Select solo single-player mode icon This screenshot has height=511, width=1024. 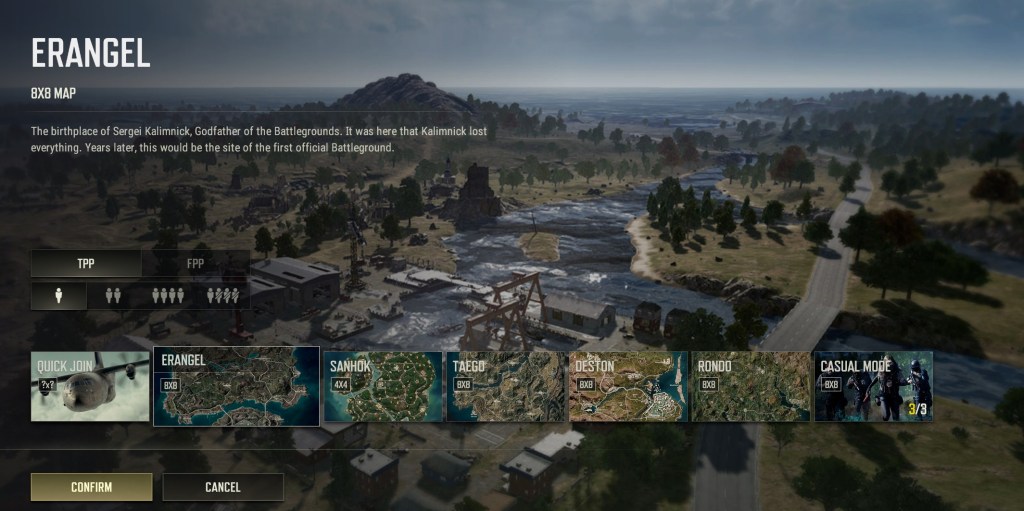click(57, 296)
